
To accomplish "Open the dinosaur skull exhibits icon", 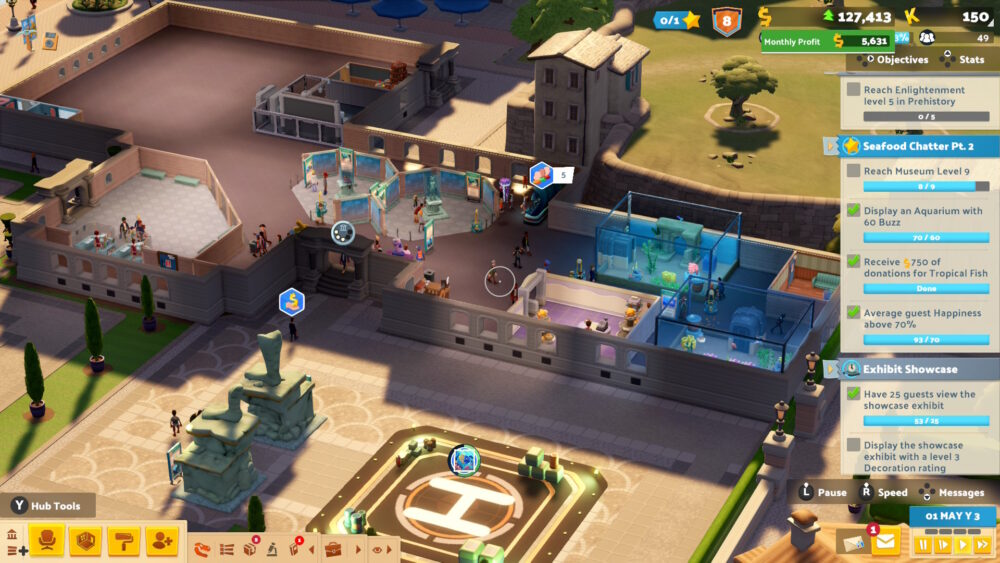I will [x=203, y=549].
